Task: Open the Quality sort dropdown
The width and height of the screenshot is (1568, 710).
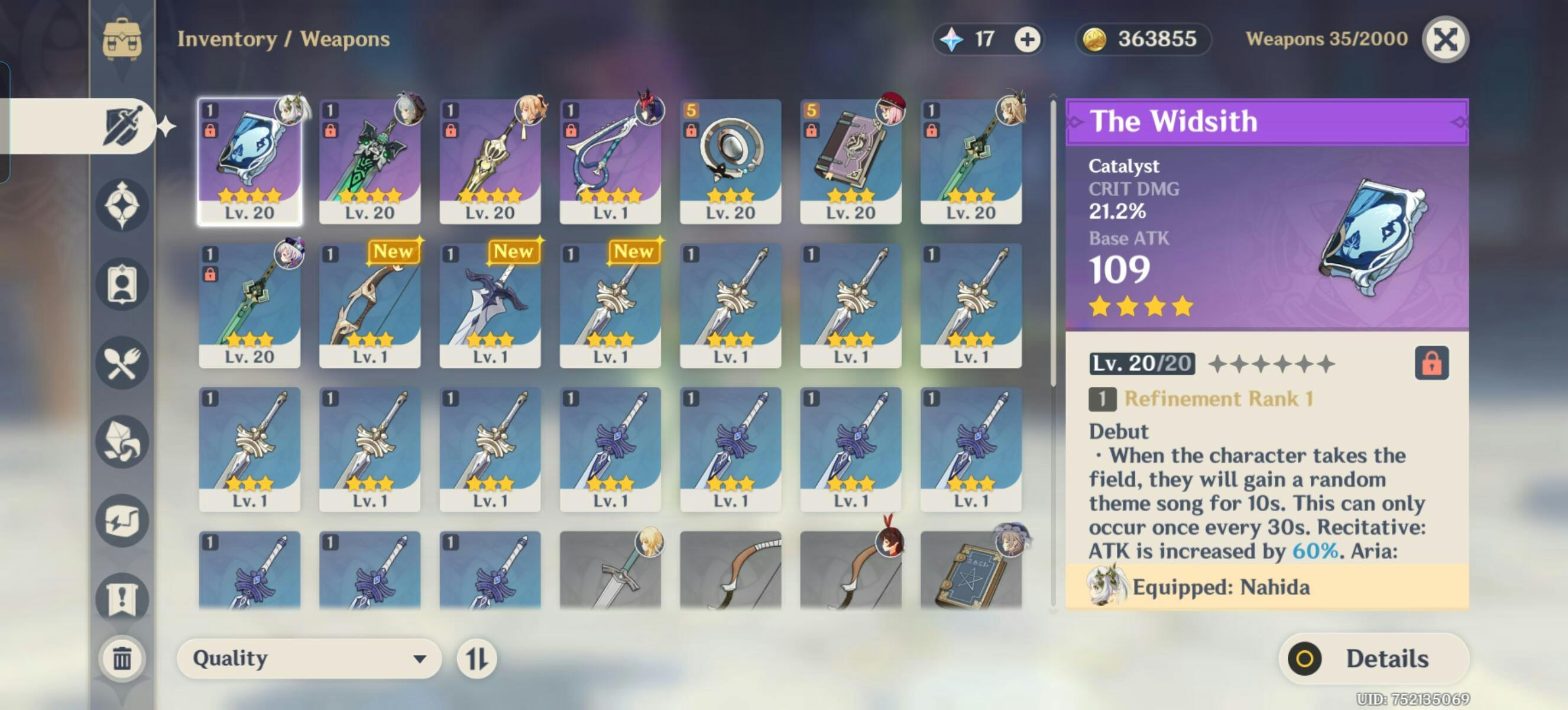Action: 309,659
